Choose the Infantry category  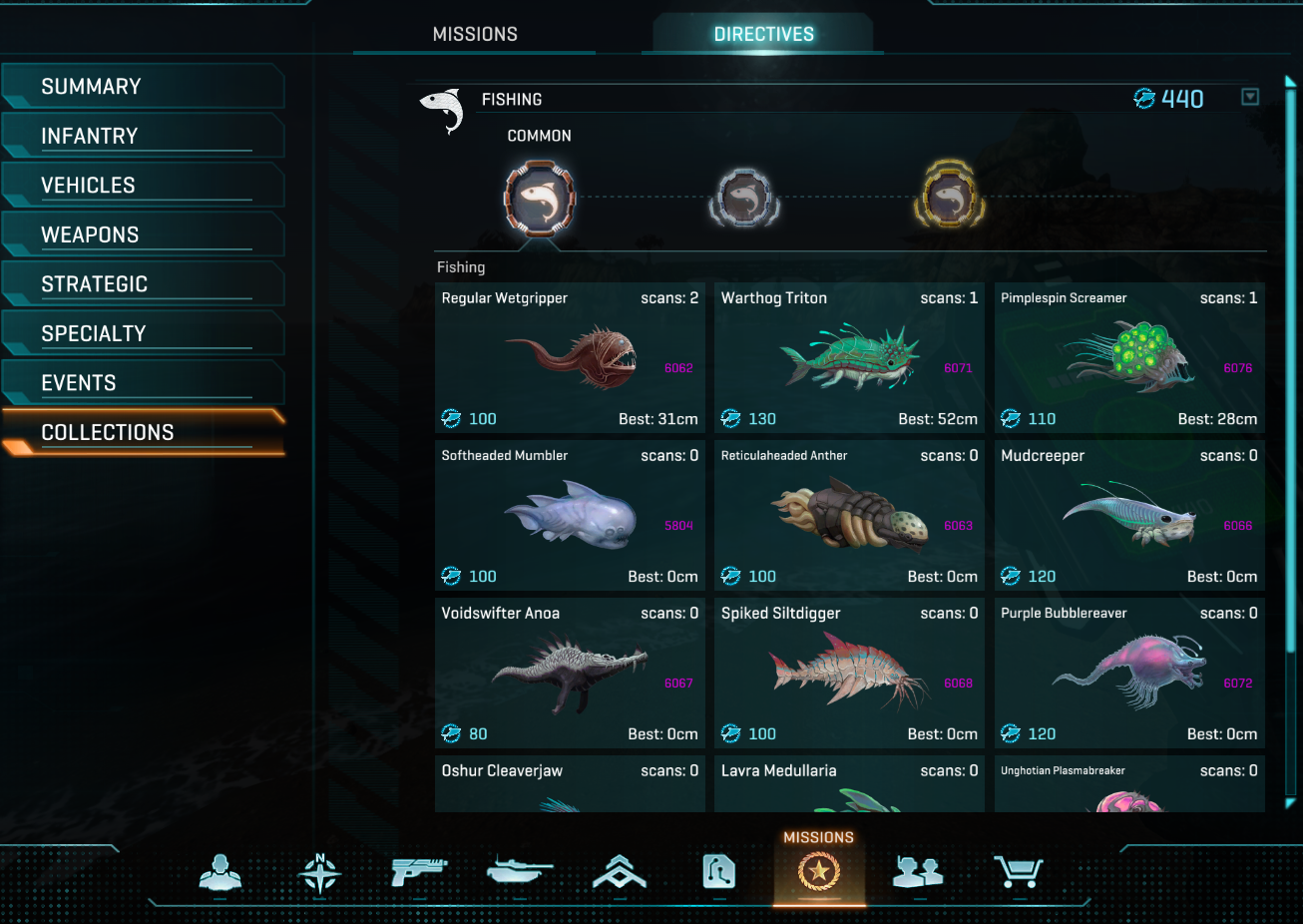tap(143, 136)
